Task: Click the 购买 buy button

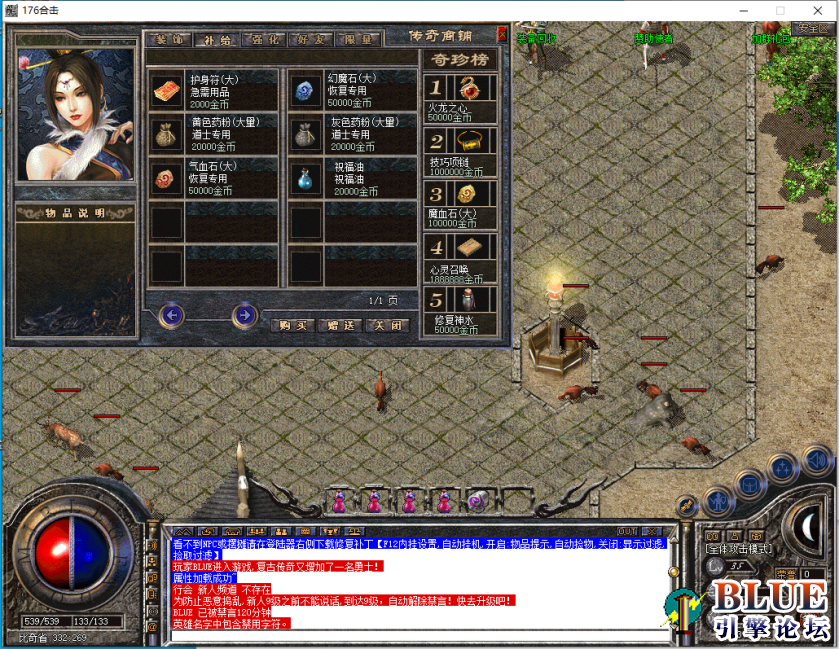Action: pyautogui.click(x=292, y=325)
